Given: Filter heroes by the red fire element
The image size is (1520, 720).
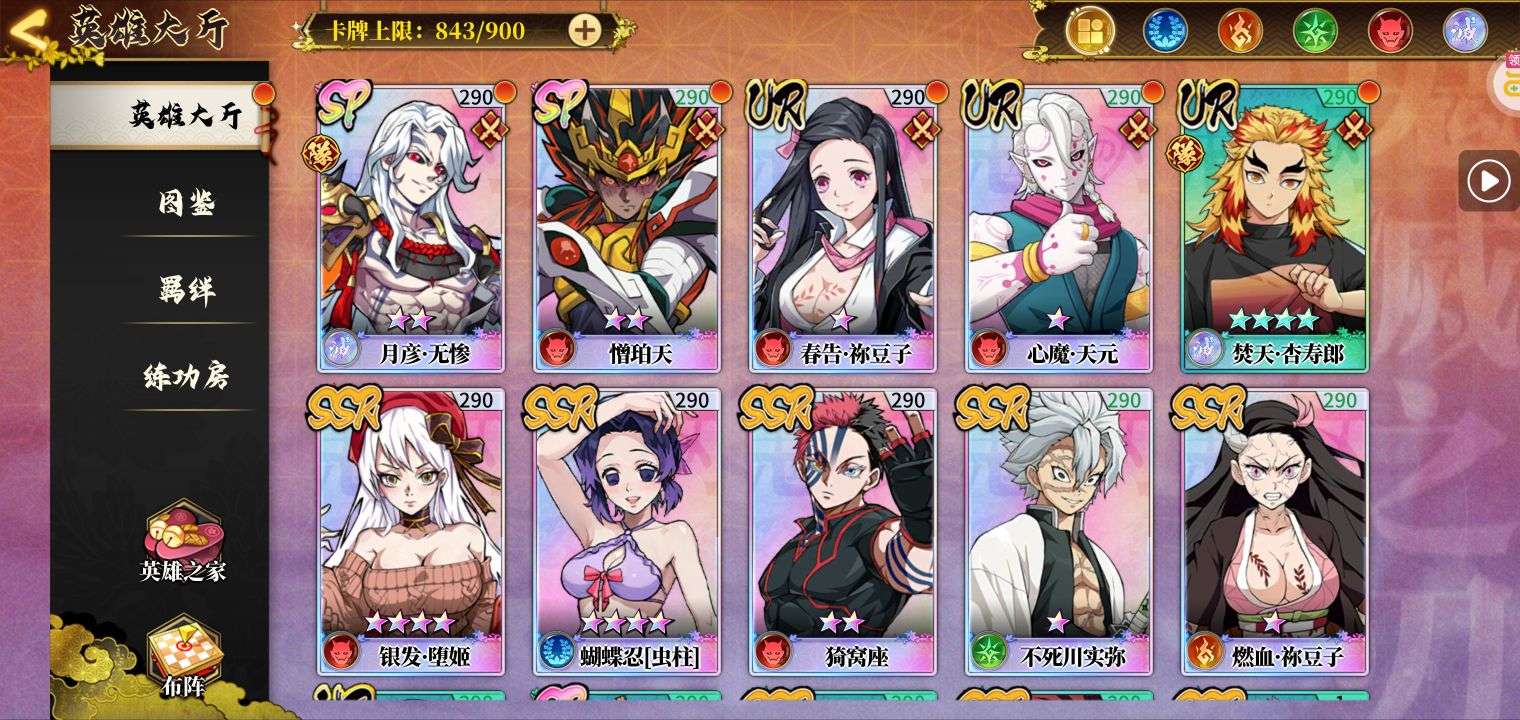Looking at the screenshot, I should 1240,30.
